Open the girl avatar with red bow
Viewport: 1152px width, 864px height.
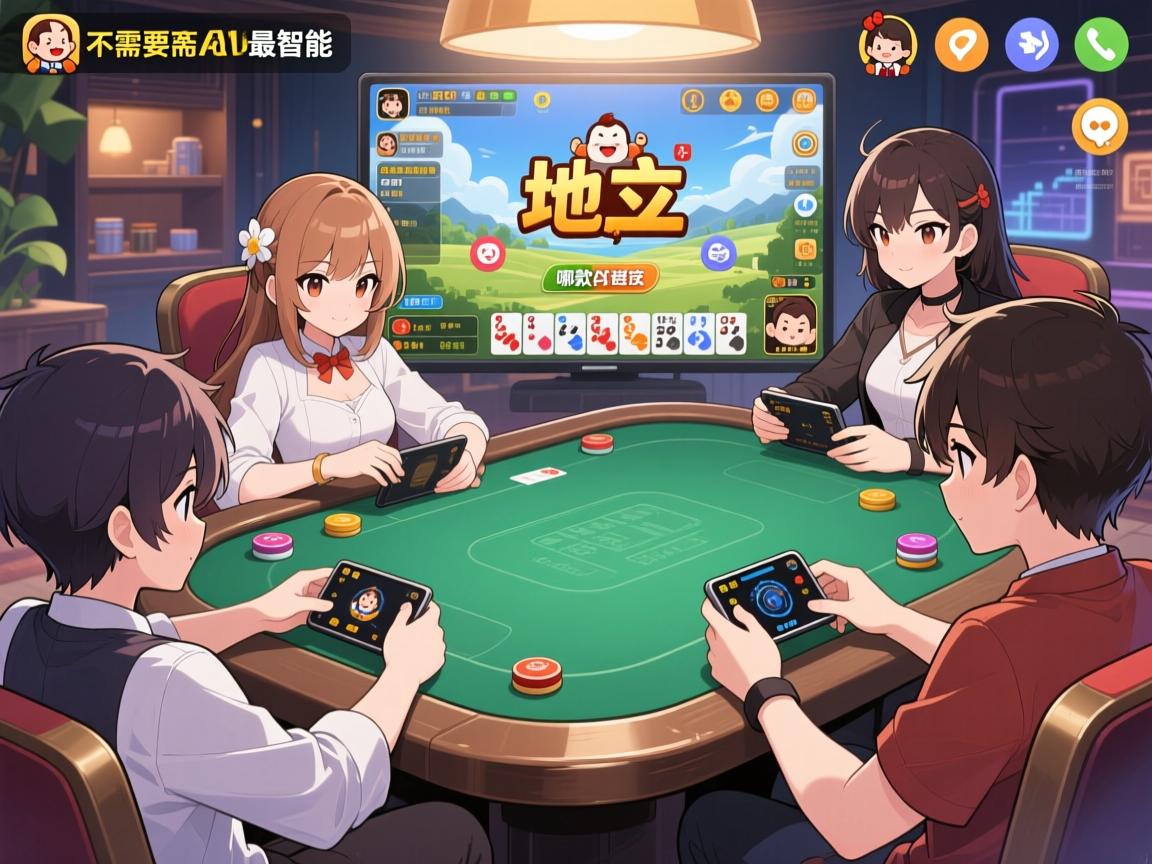tap(887, 45)
